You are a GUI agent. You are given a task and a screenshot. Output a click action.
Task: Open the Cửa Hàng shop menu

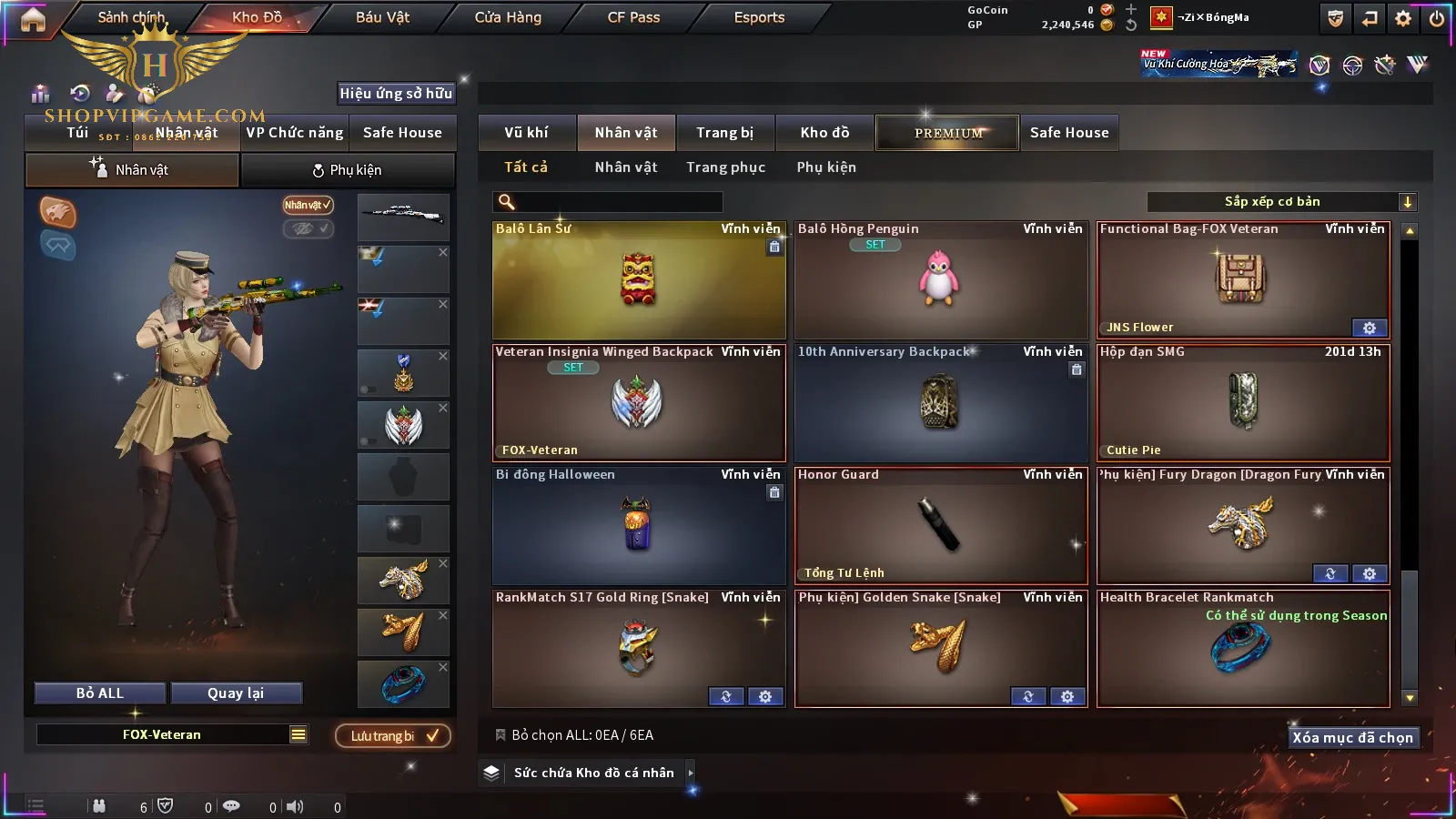click(x=508, y=17)
